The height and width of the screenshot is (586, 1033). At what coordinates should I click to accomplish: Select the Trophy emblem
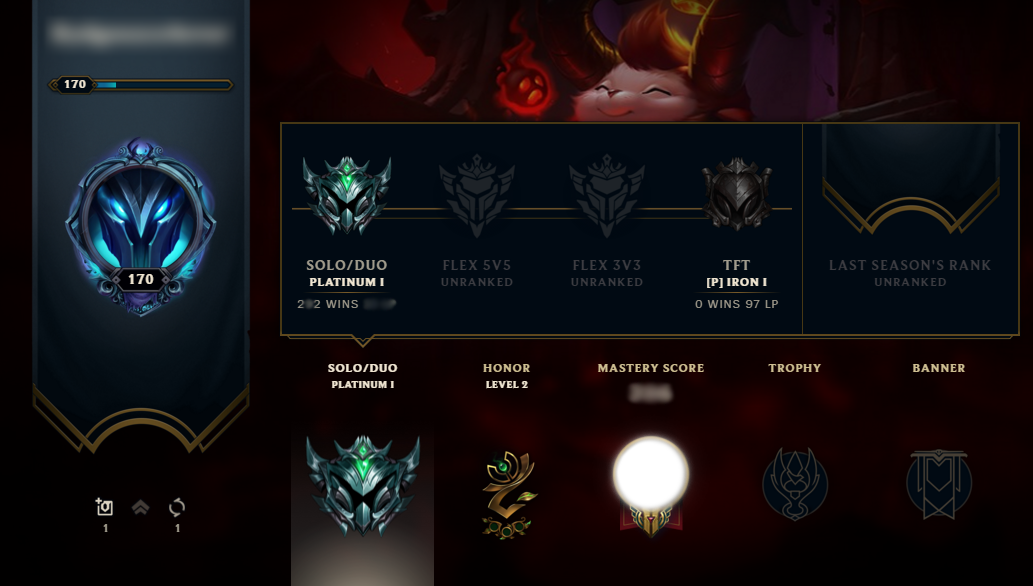click(x=795, y=485)
